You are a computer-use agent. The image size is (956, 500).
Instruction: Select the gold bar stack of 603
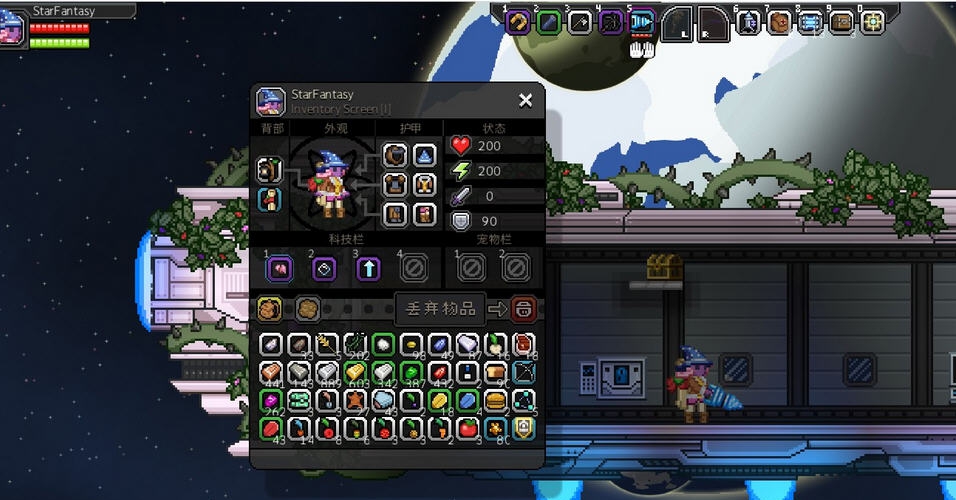pos(355,373)
